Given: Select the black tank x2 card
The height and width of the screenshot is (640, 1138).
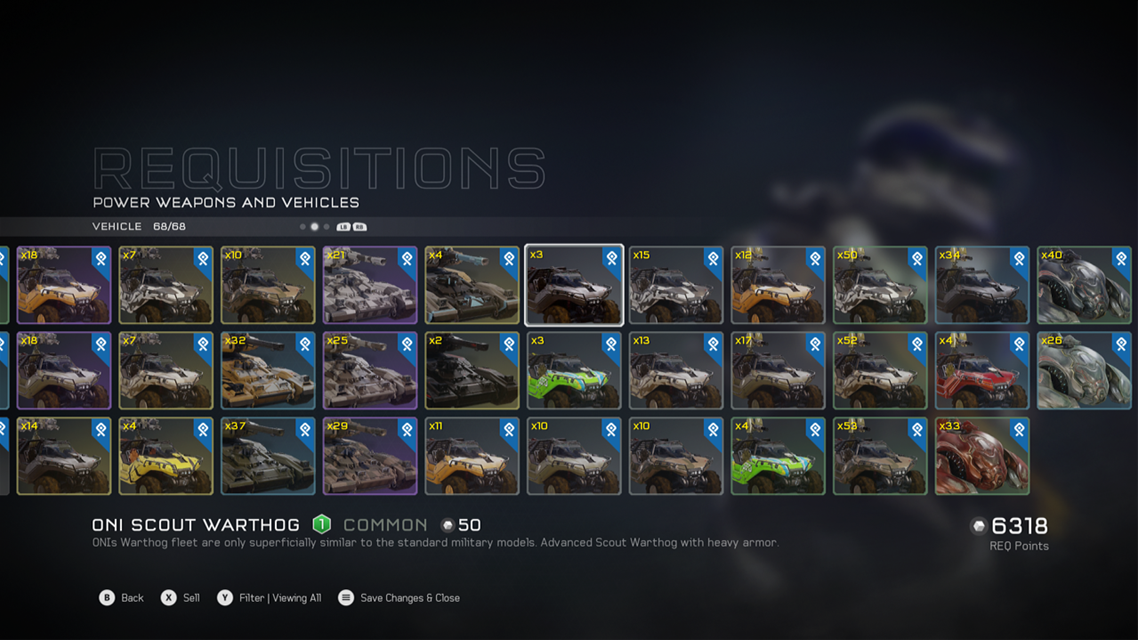Looking at the screenshot, I should coord(472,371).
